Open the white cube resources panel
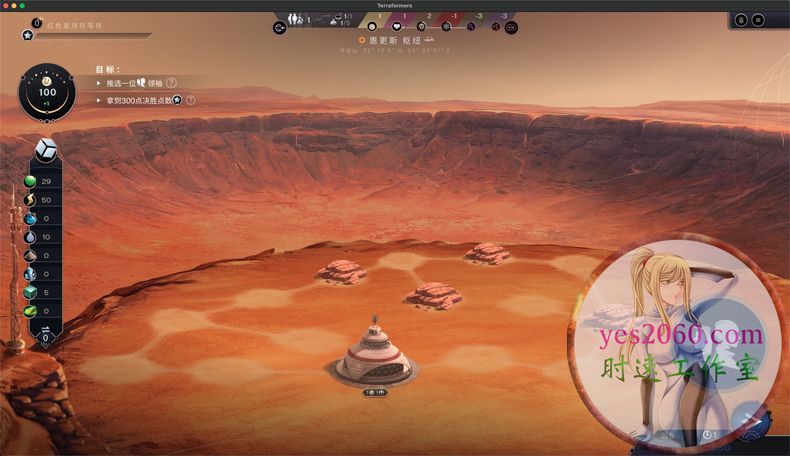 point(46,149)
